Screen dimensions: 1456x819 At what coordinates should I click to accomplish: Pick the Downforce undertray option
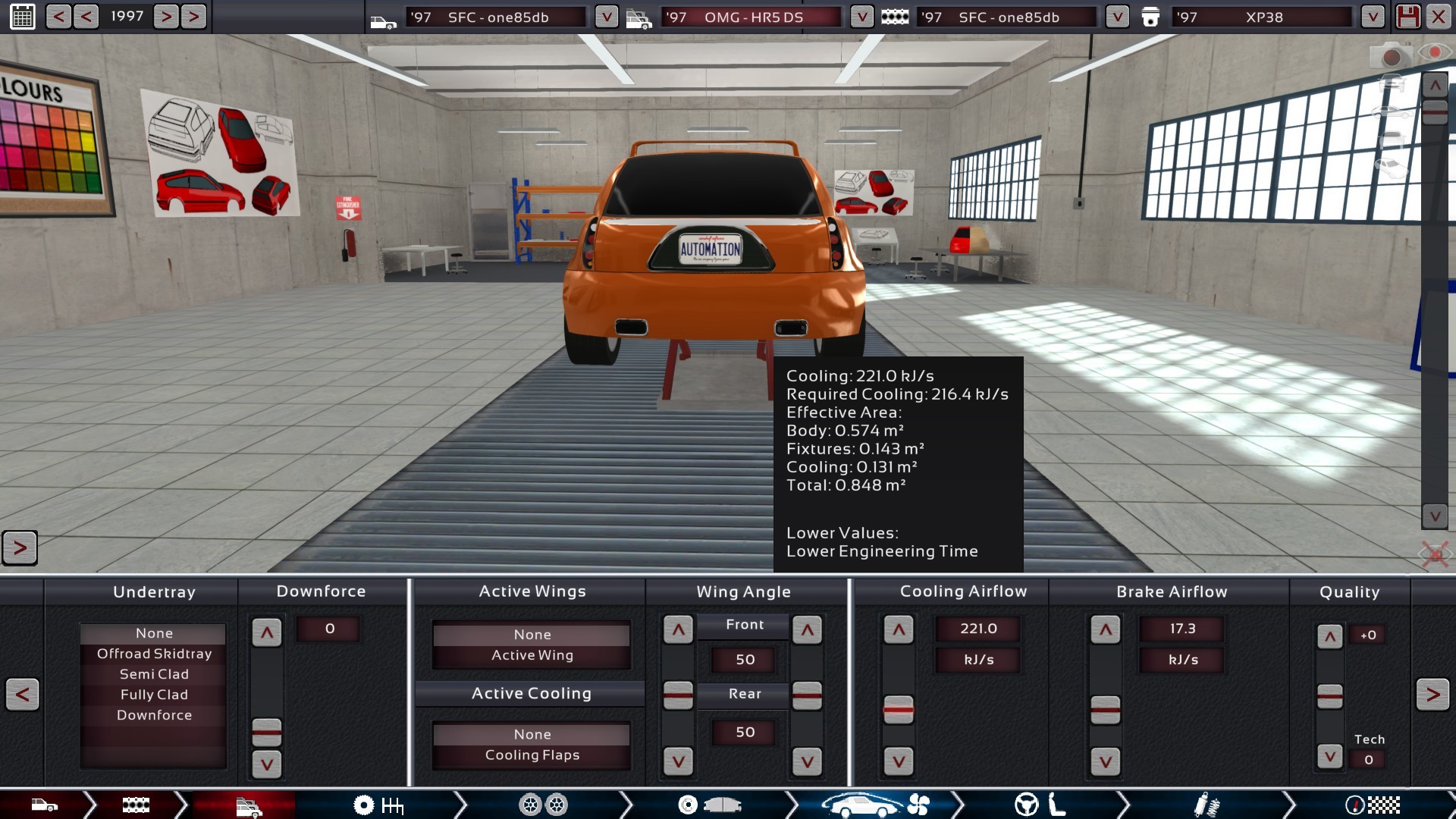[x=154, y=715]
